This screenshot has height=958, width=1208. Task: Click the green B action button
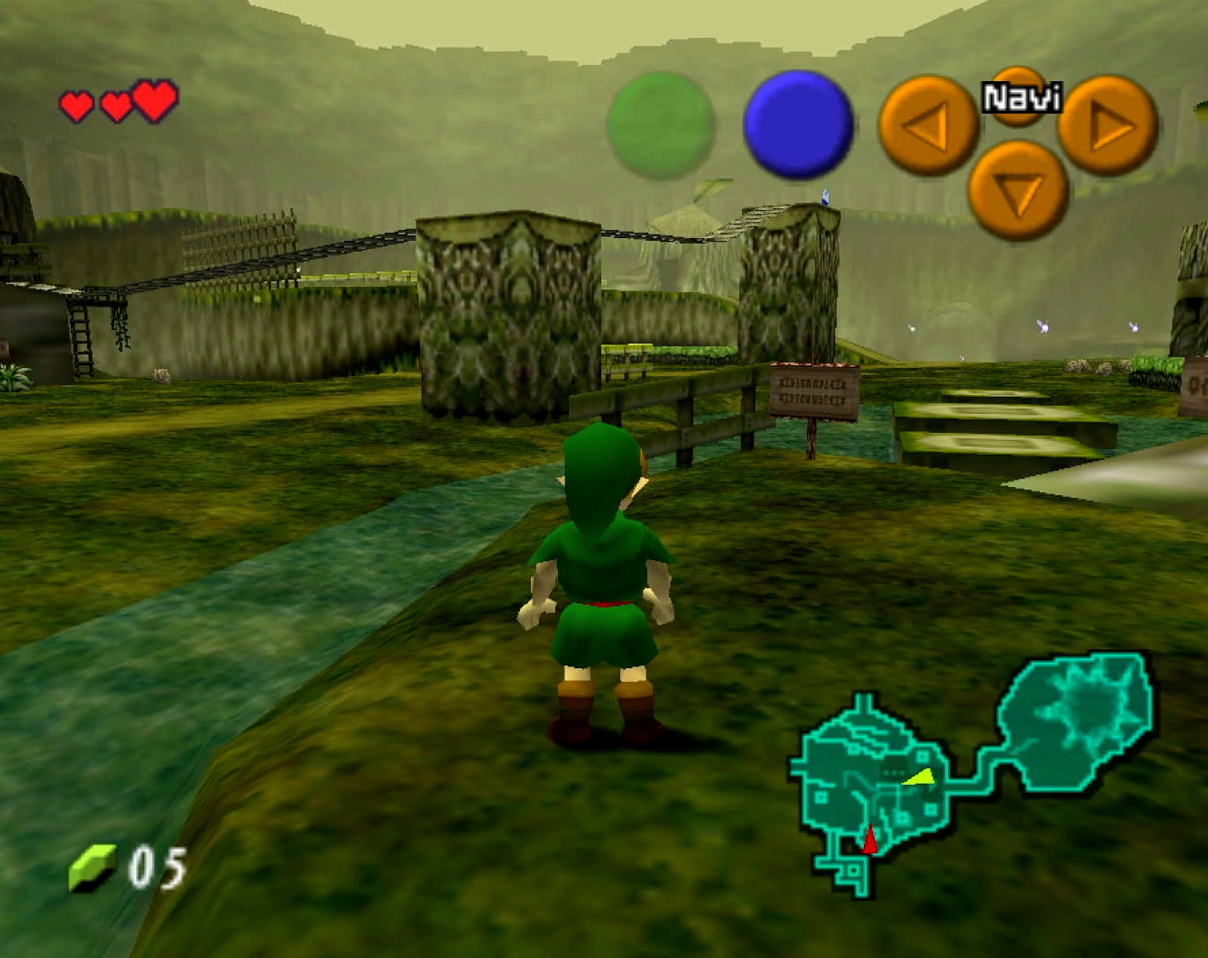coord(661,126)
